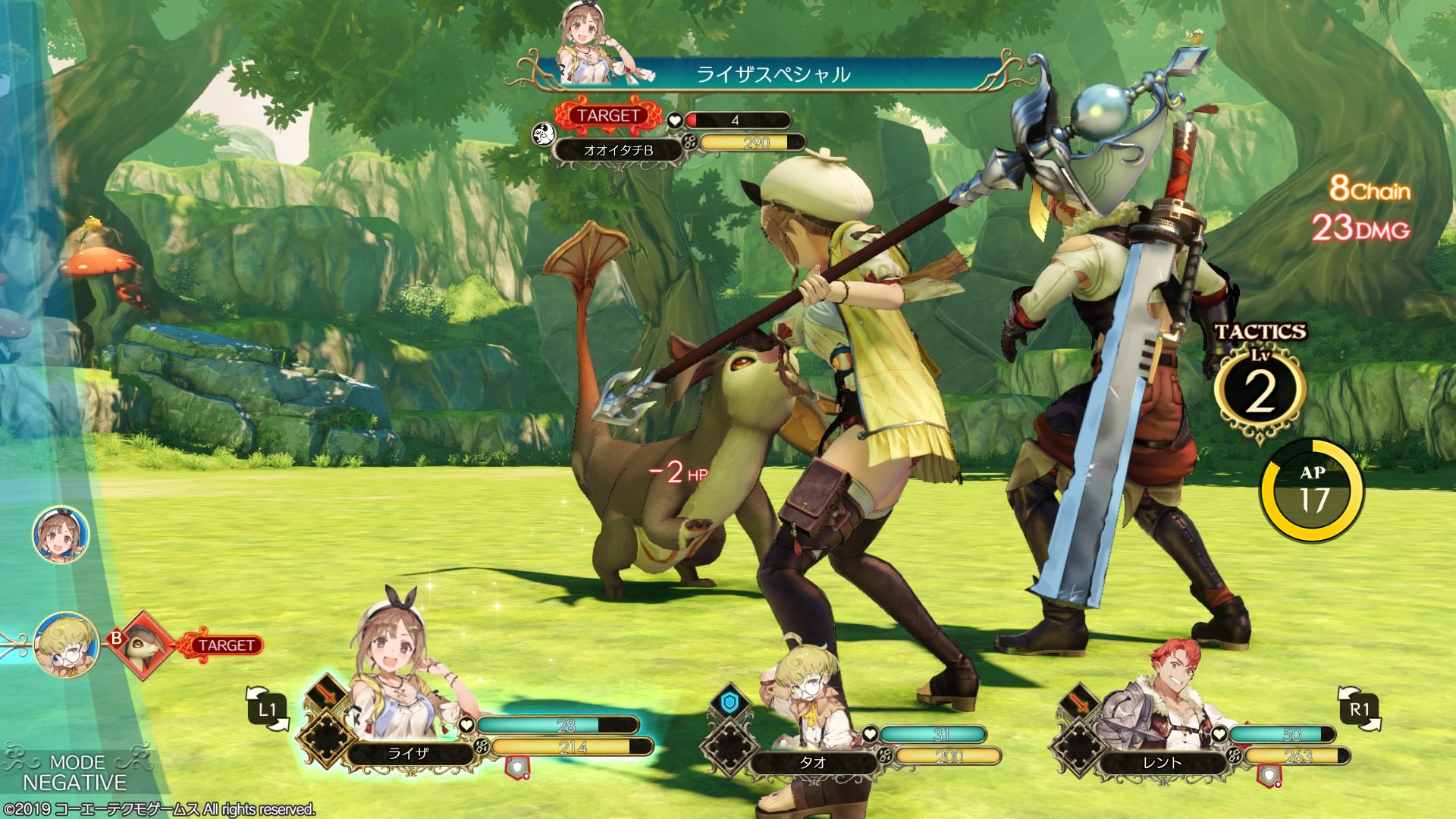
Task: Select the enemy B icon on the timeline
Action: click(x=143, y=645)
